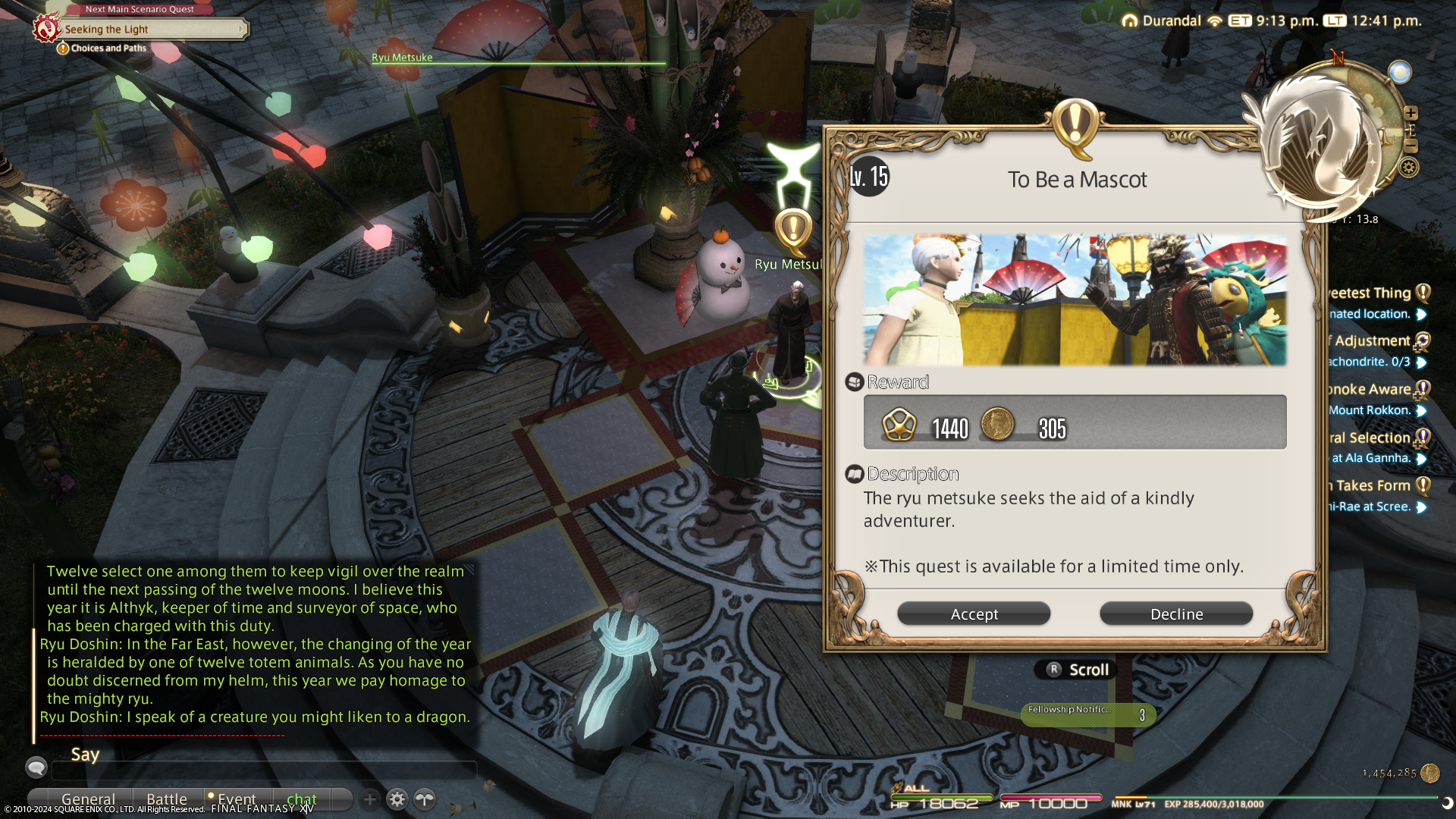This screenshot has width=1456, height=819.
Task: Switch to the Battle chat tab
Action: pos(167,799)
